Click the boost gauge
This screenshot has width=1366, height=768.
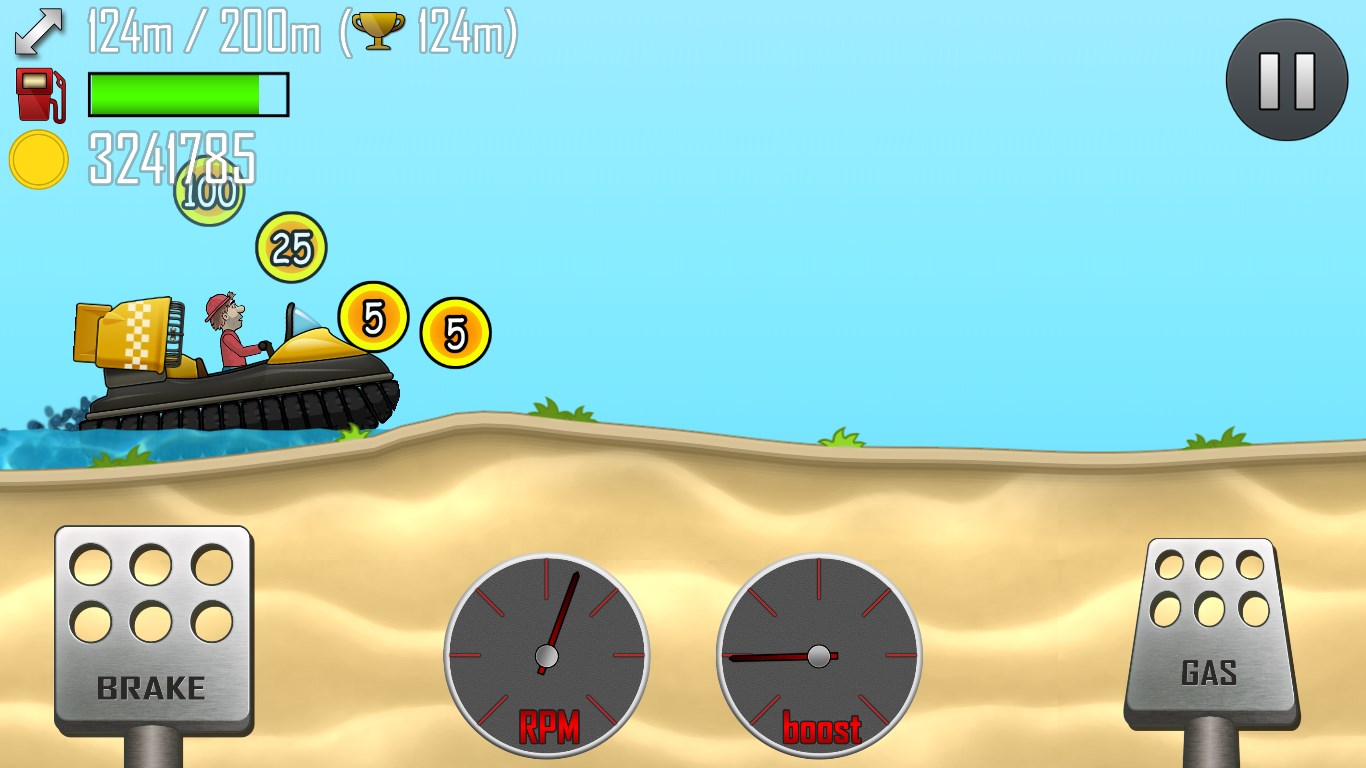(818, 655)
